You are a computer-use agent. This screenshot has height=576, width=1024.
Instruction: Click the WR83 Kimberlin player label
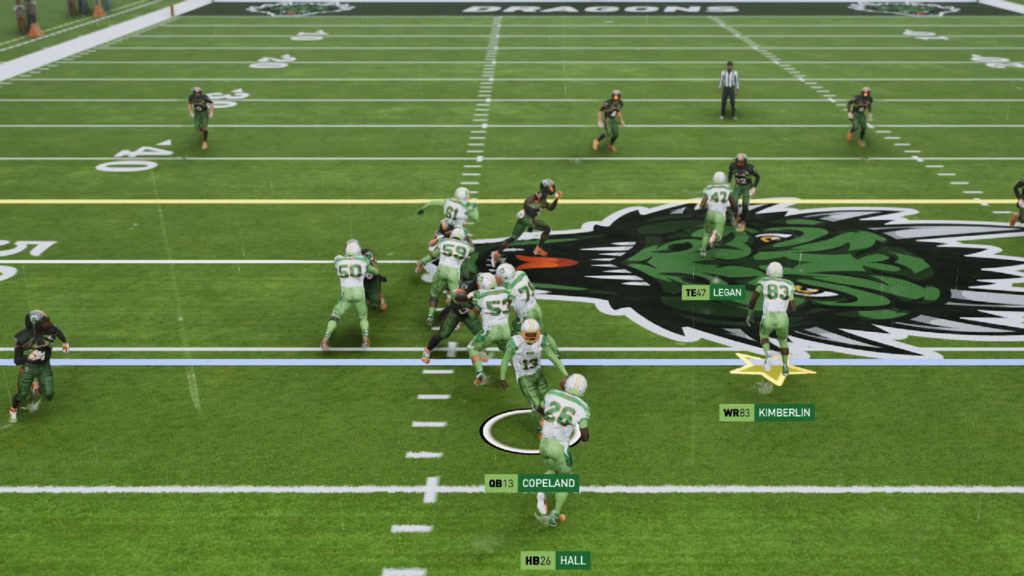[x=766, y=412]
